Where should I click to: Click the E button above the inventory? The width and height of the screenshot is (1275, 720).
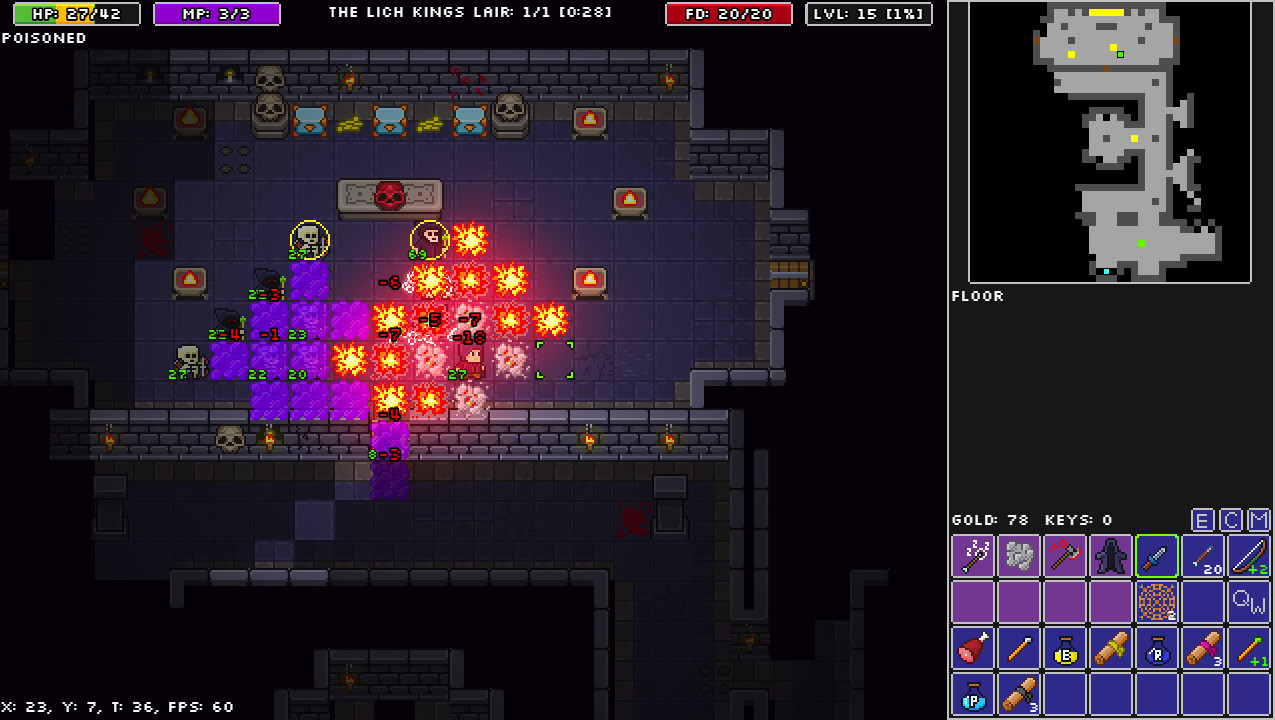click(1203, 520)
